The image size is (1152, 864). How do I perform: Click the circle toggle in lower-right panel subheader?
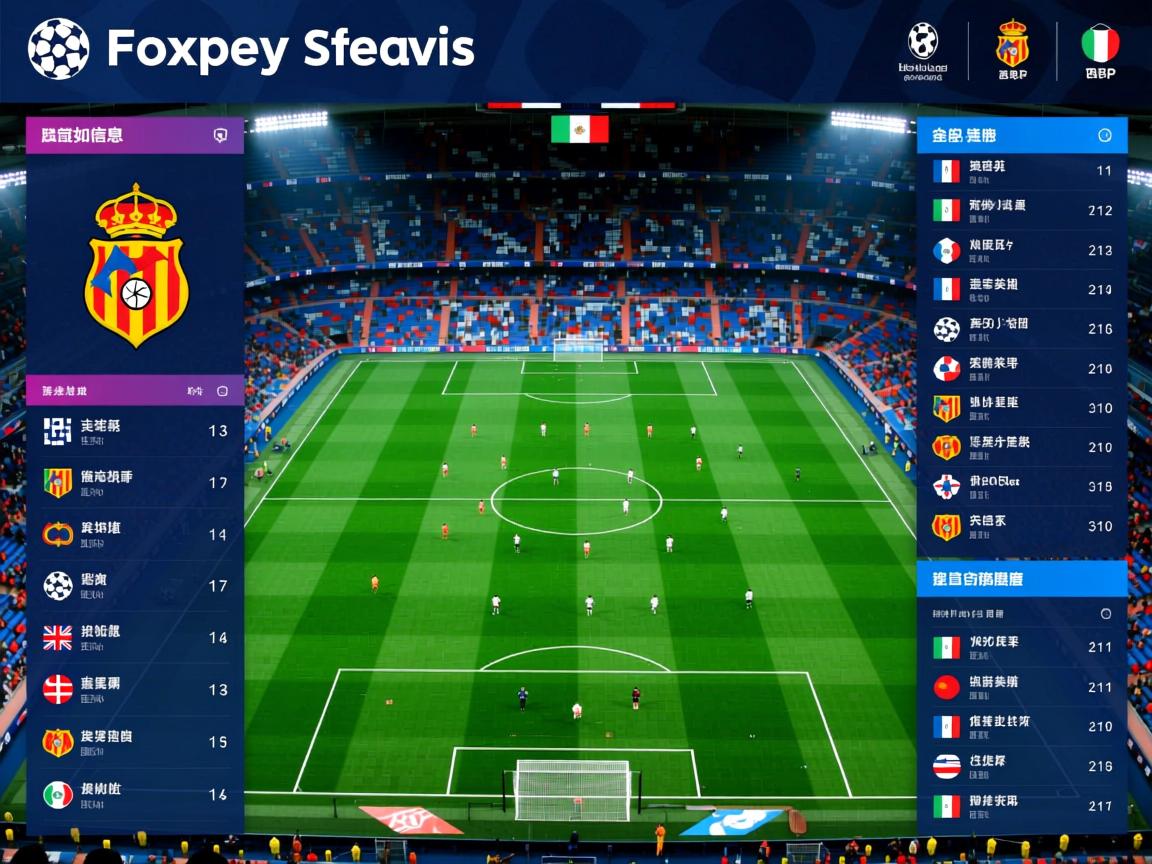(x=1105, y=613)
